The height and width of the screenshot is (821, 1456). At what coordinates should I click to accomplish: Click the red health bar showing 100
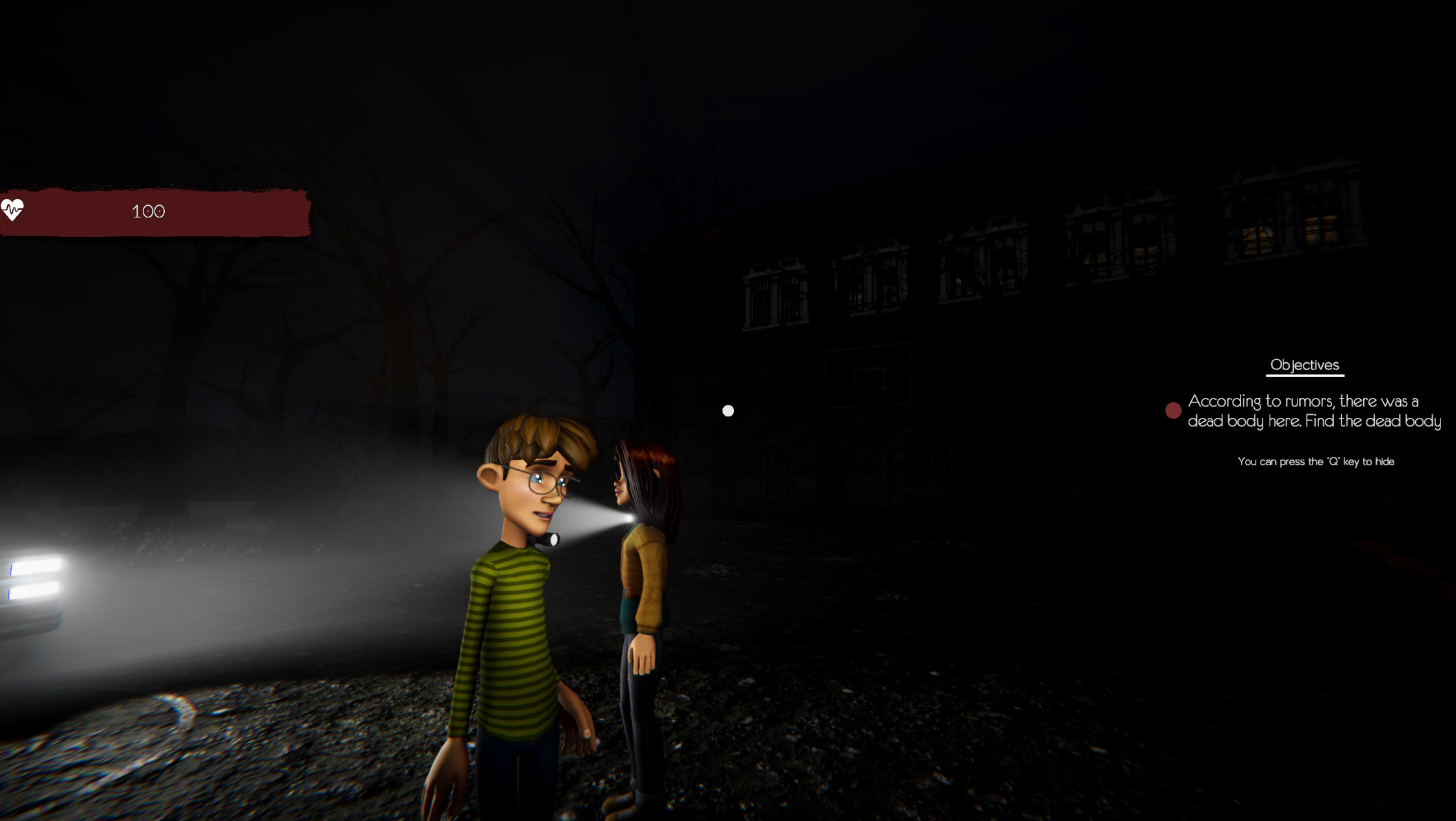[149, 211]
